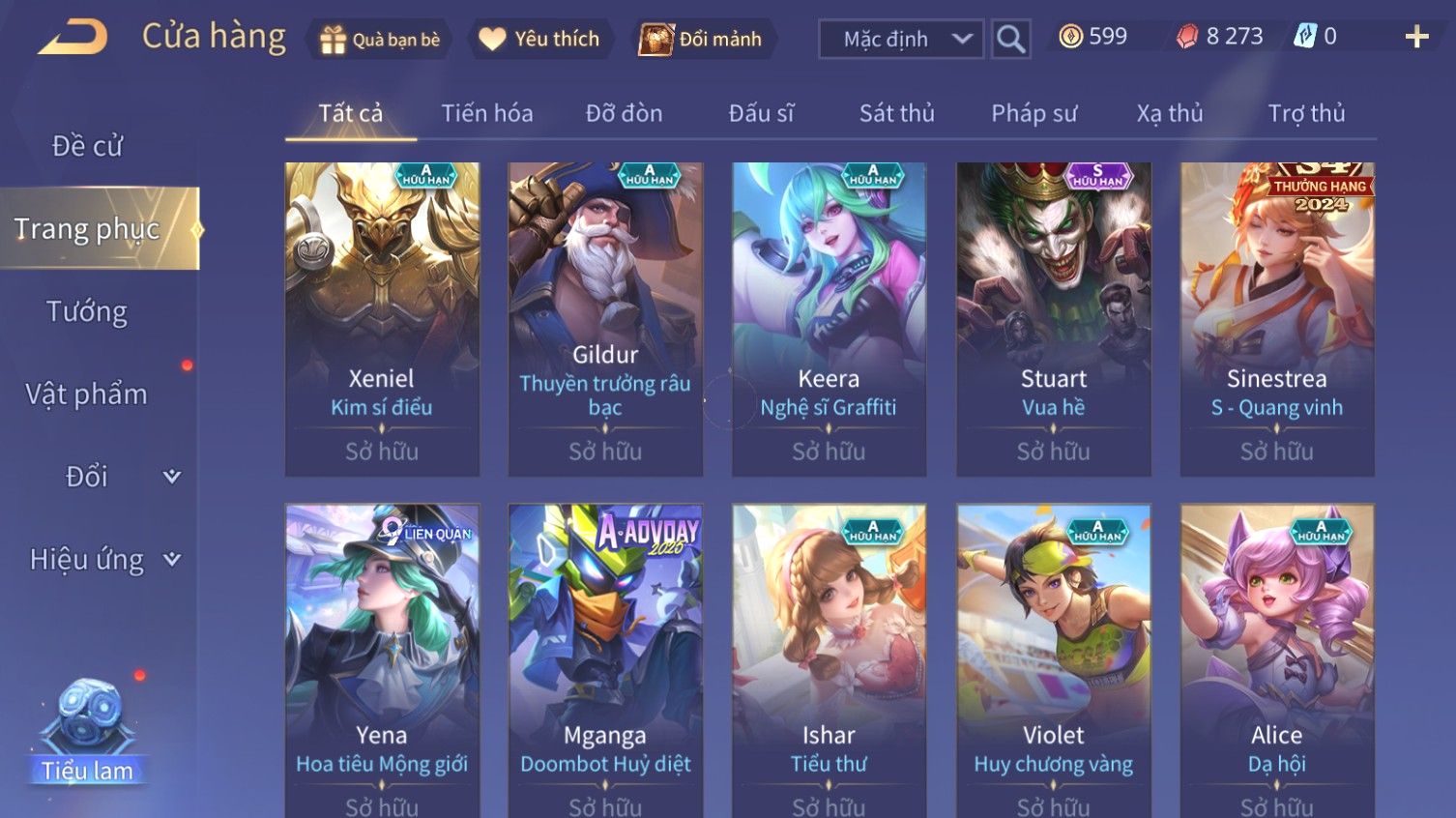The height and width of the screenshot is (818, 1456).
Task: Go to the Vật phẩm items section
Action: [87, 394]
